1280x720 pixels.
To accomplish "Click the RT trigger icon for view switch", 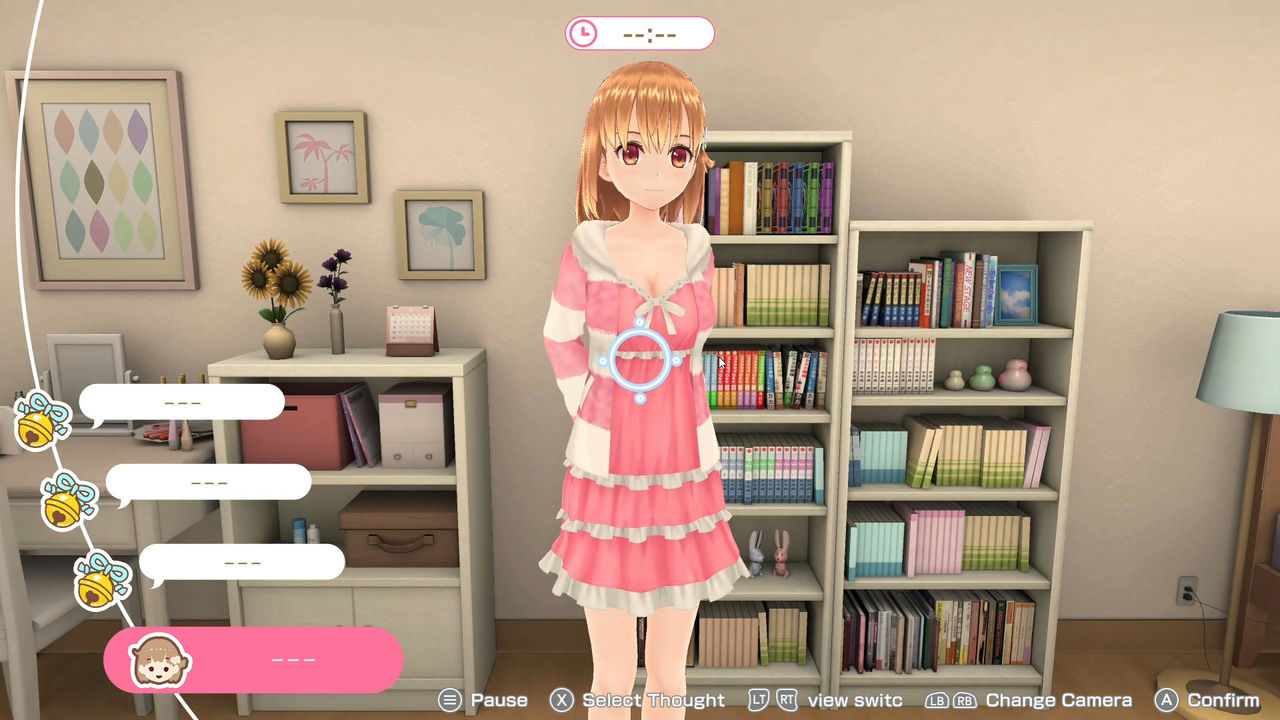I will (787, 700).
